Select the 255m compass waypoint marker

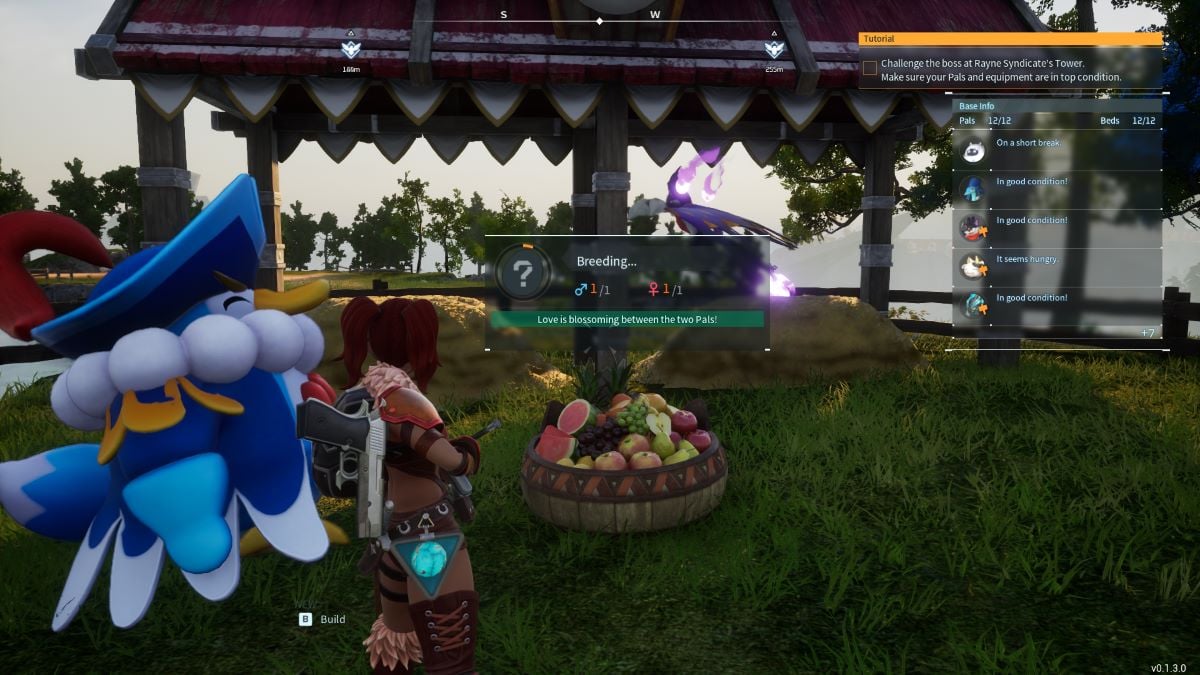(x=774, y=50)
